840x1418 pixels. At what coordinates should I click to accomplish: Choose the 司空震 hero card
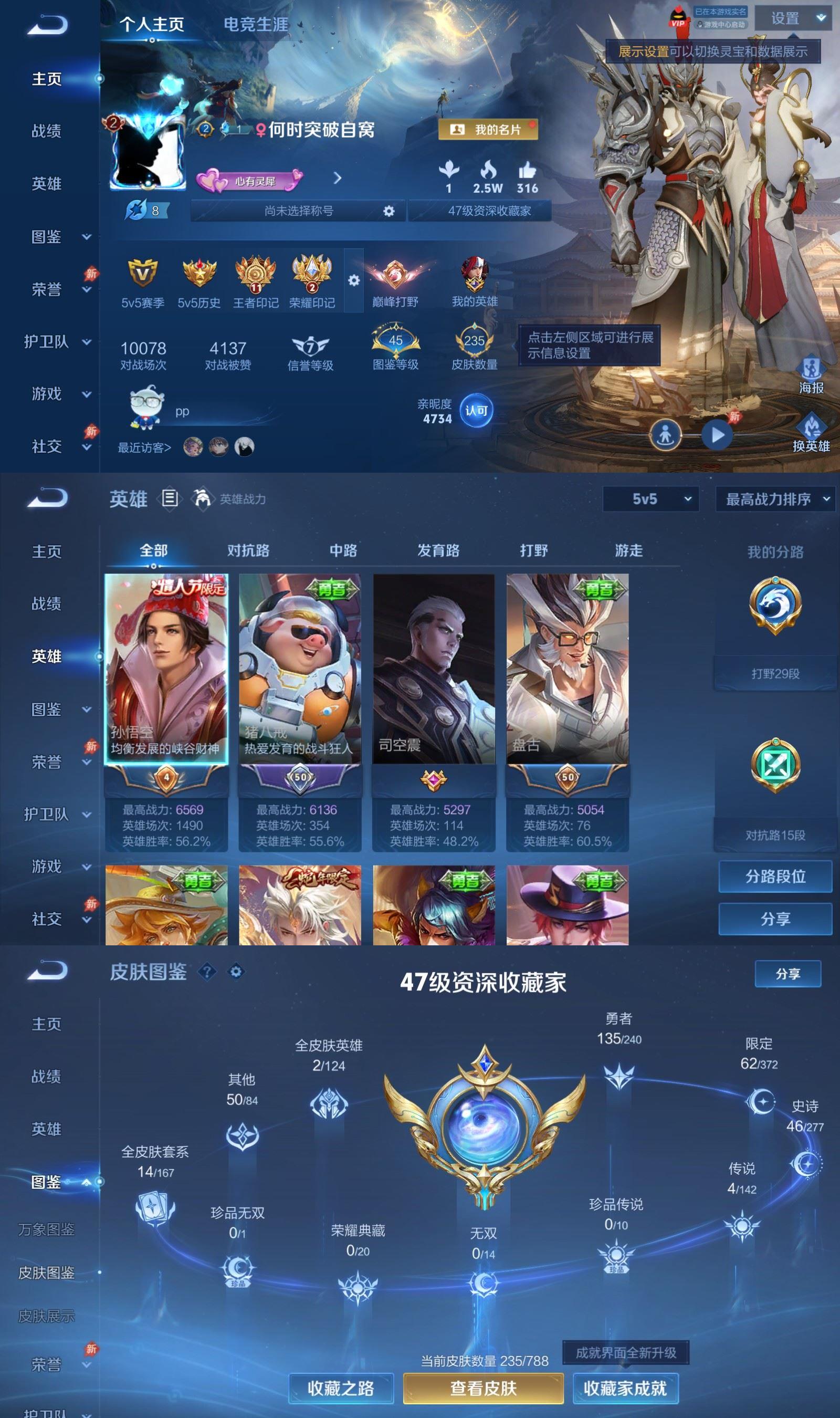[434, 669]
